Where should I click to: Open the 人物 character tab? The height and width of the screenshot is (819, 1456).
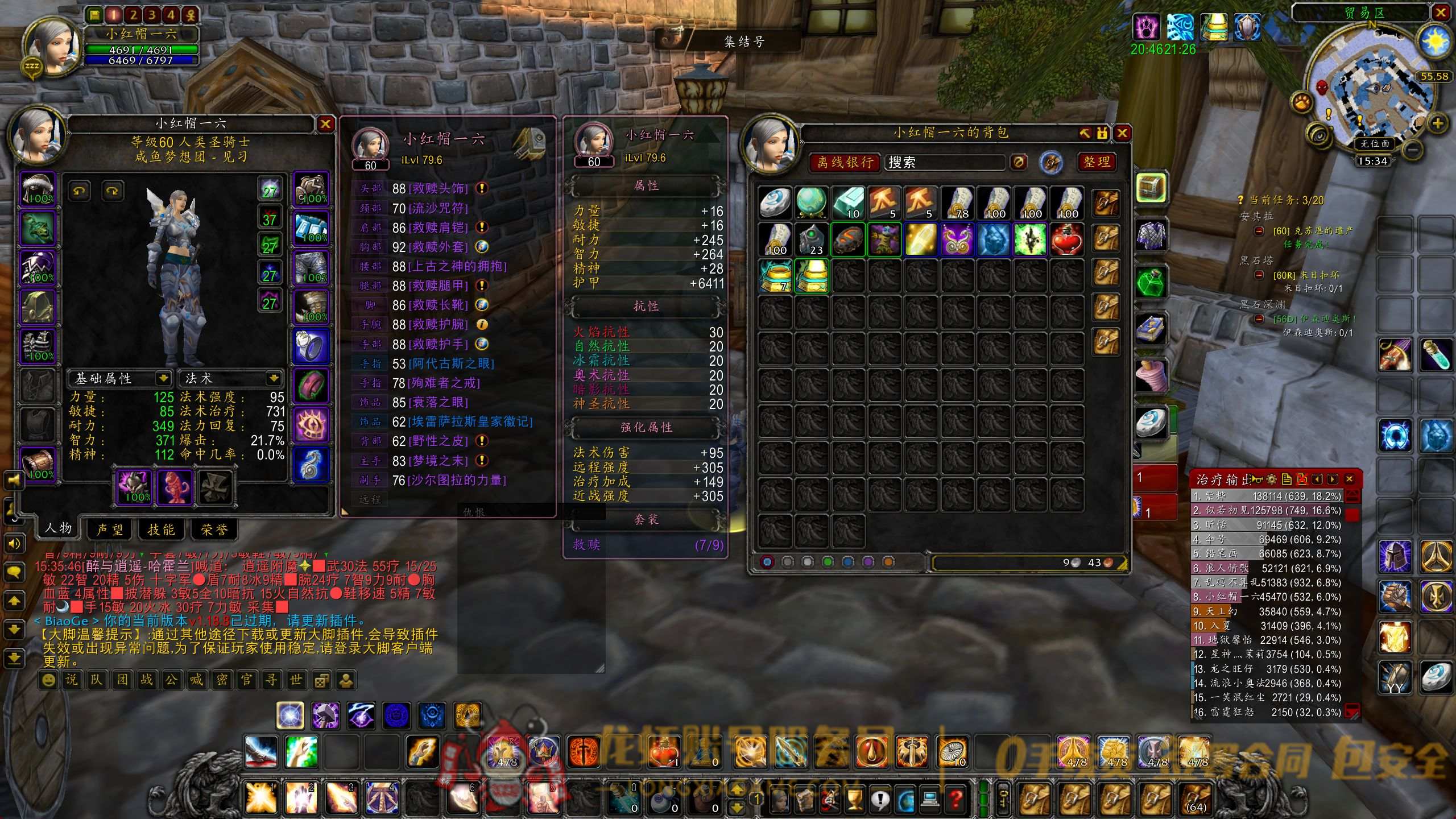coord(58,528)
